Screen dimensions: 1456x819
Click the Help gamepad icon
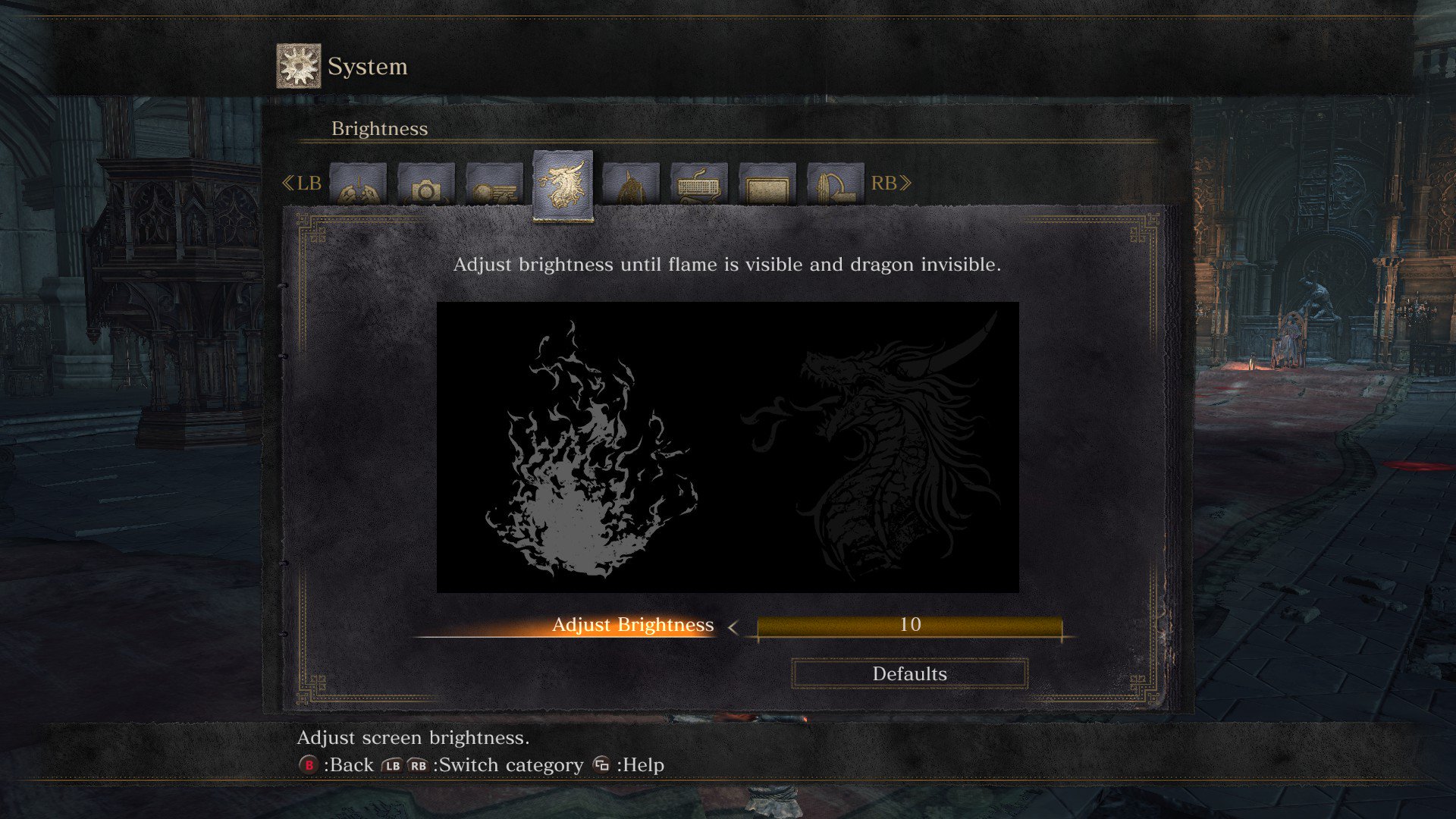coord(600,764)
